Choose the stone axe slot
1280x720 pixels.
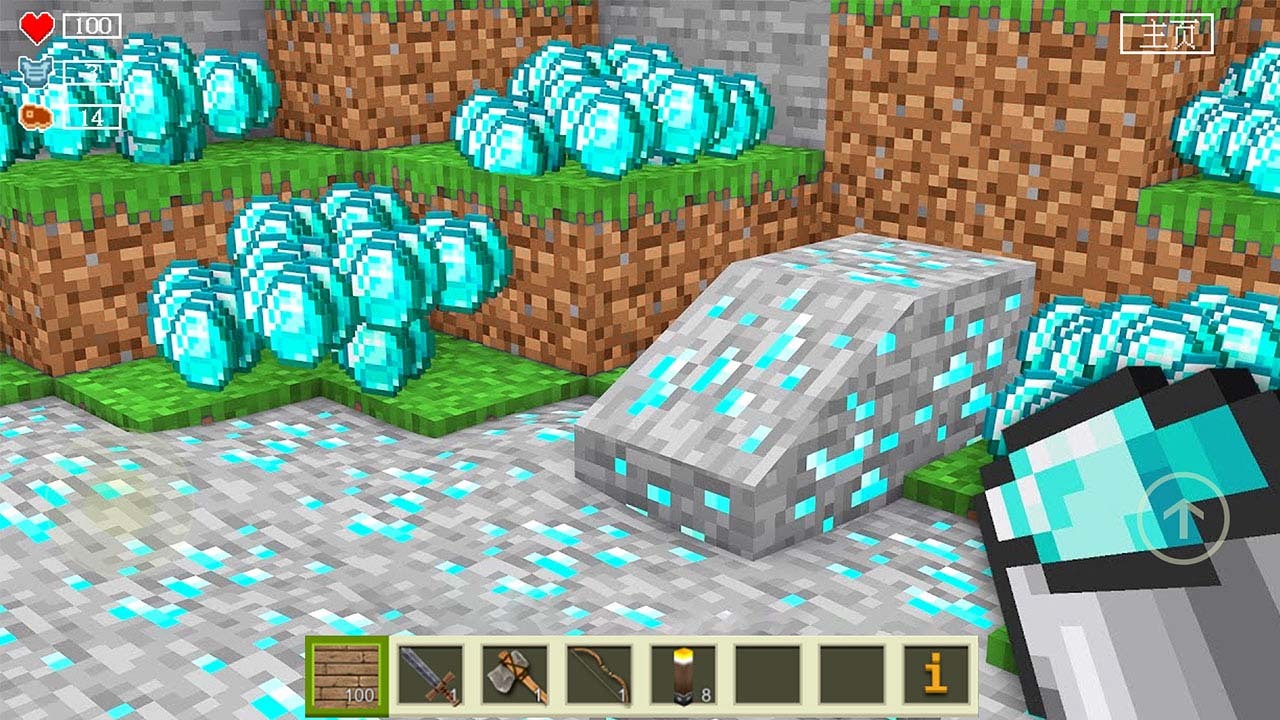pos(515,676)
